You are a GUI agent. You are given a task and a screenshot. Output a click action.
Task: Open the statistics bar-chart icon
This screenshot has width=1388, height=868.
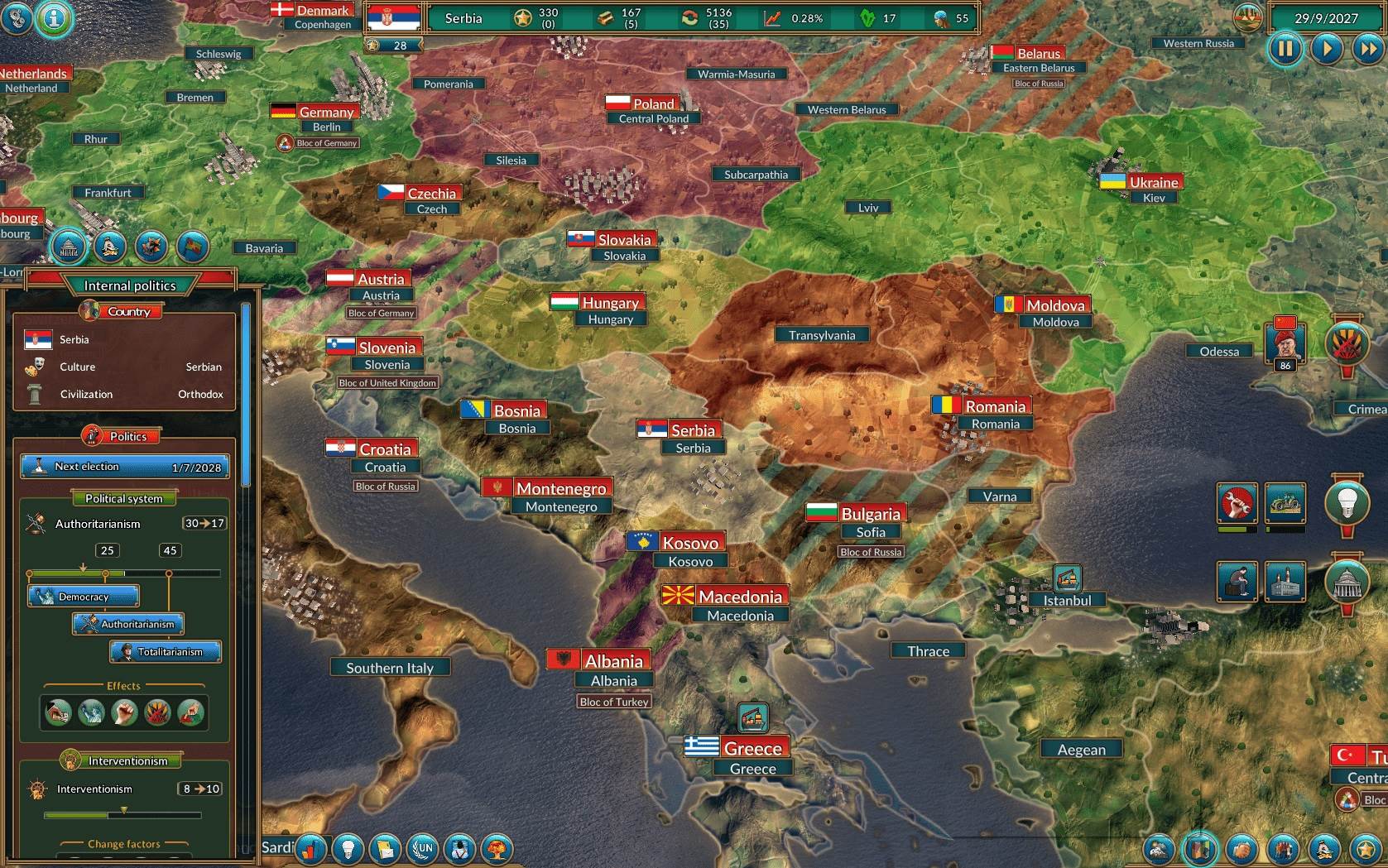311,849
